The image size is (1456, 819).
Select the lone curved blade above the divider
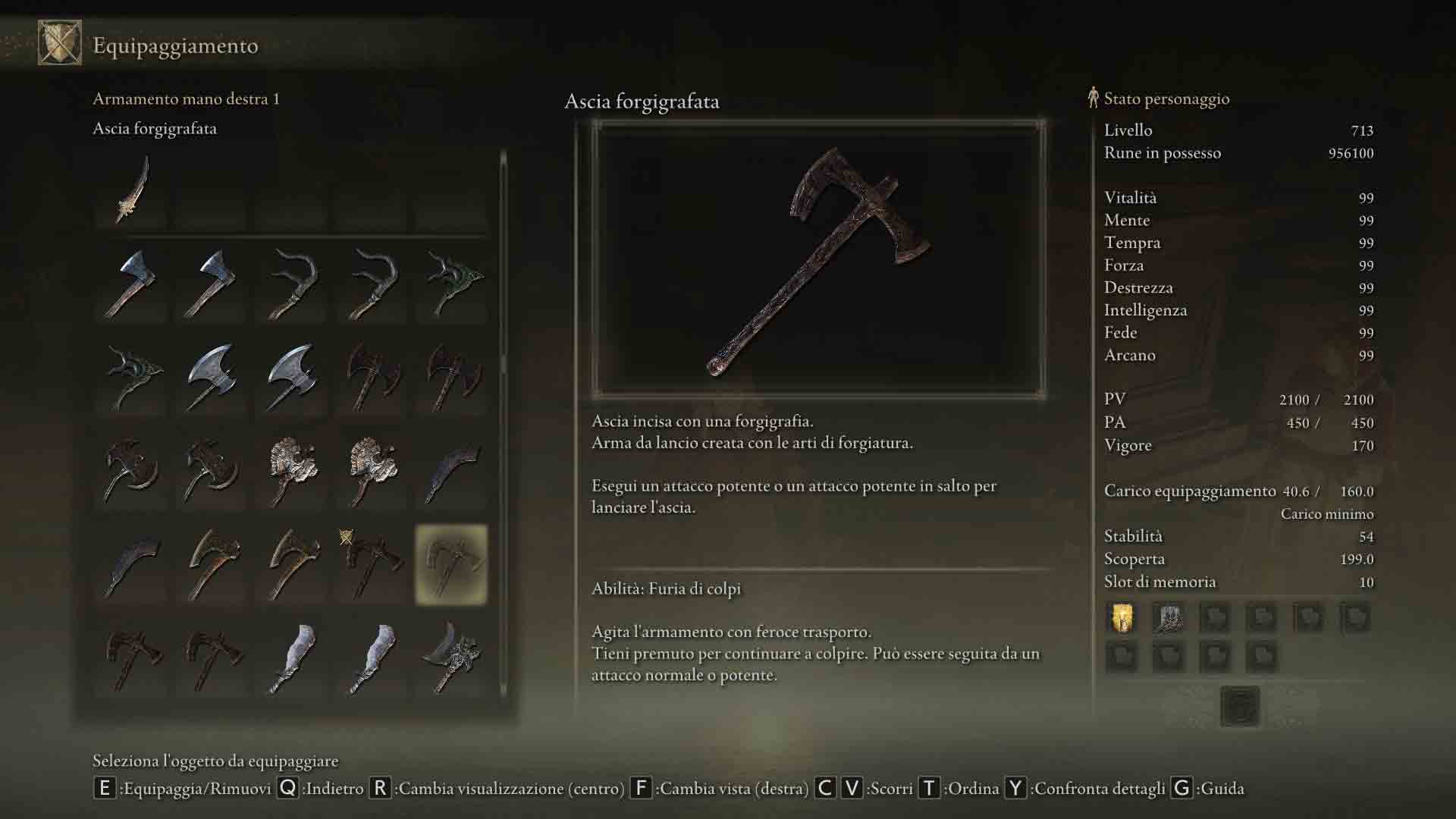(131, 190)
